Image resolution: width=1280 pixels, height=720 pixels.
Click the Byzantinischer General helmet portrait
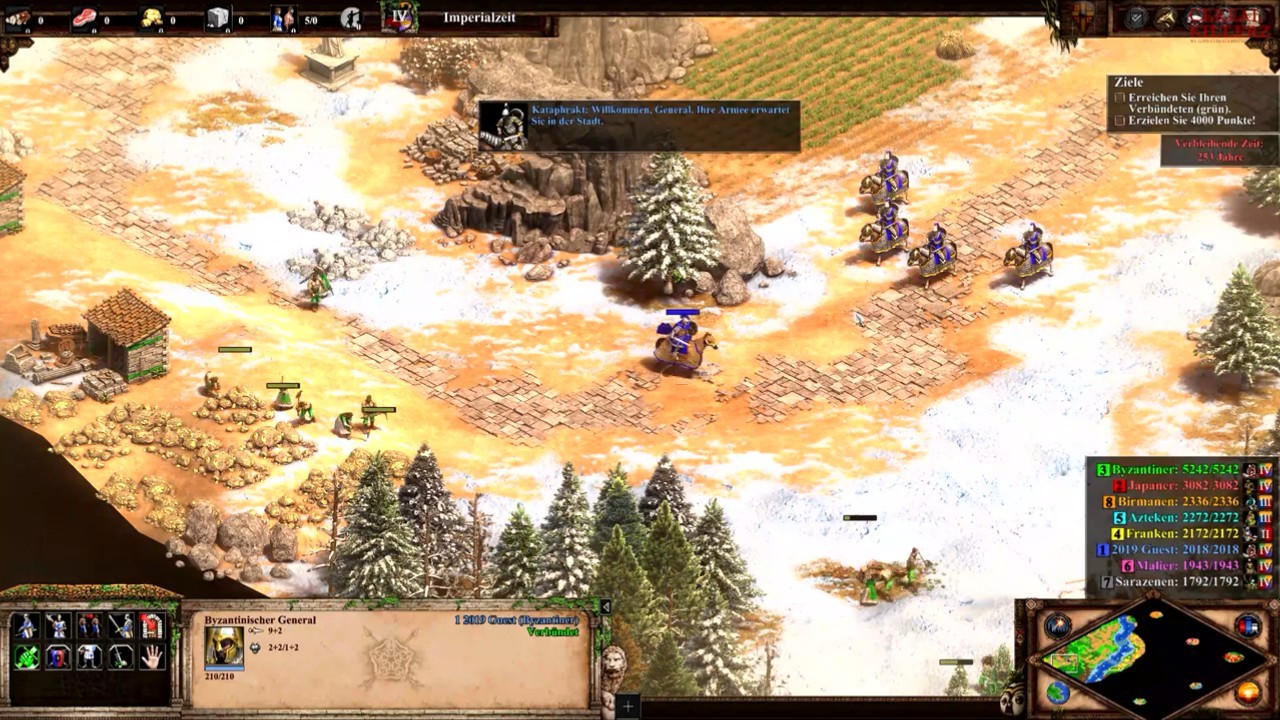tap(224, 647)
